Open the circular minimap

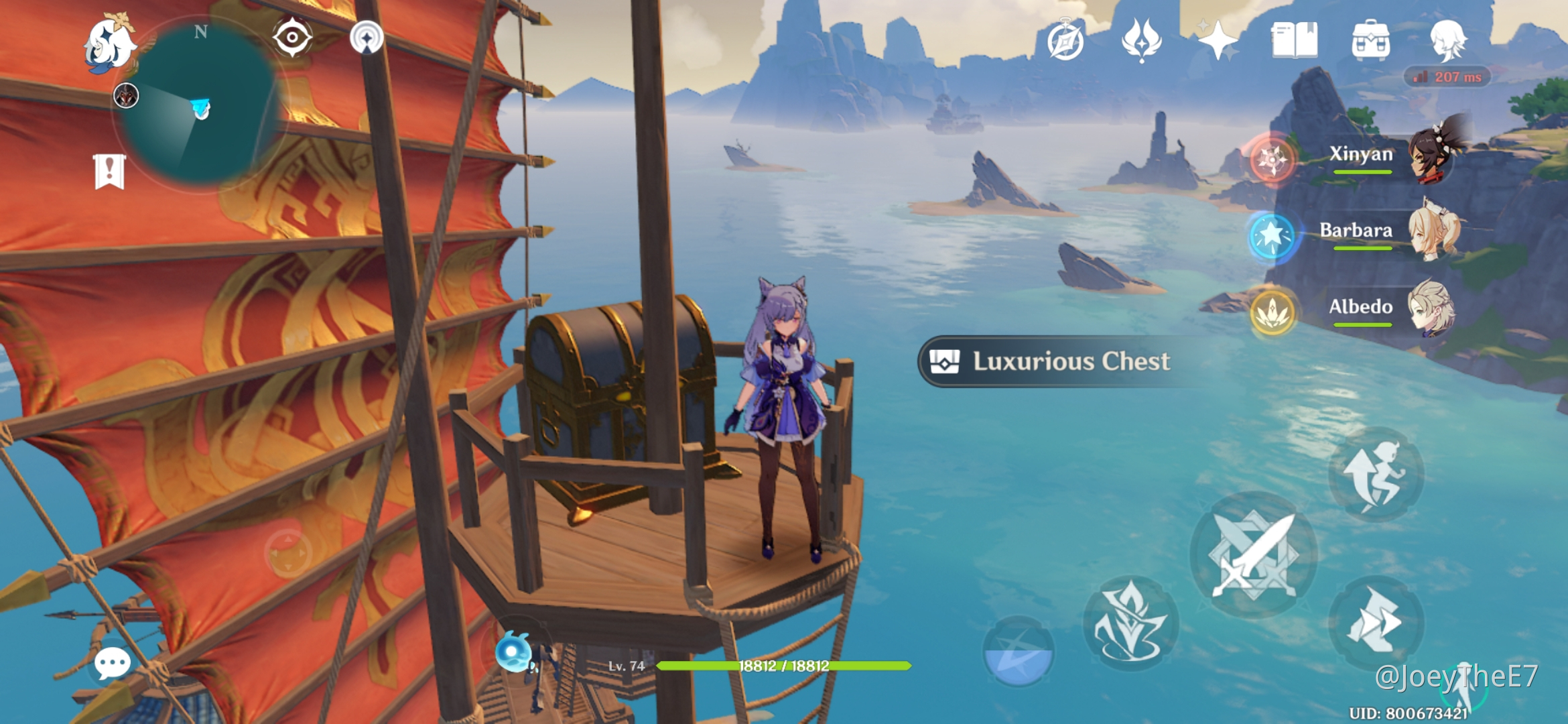(x=199, y=103)
